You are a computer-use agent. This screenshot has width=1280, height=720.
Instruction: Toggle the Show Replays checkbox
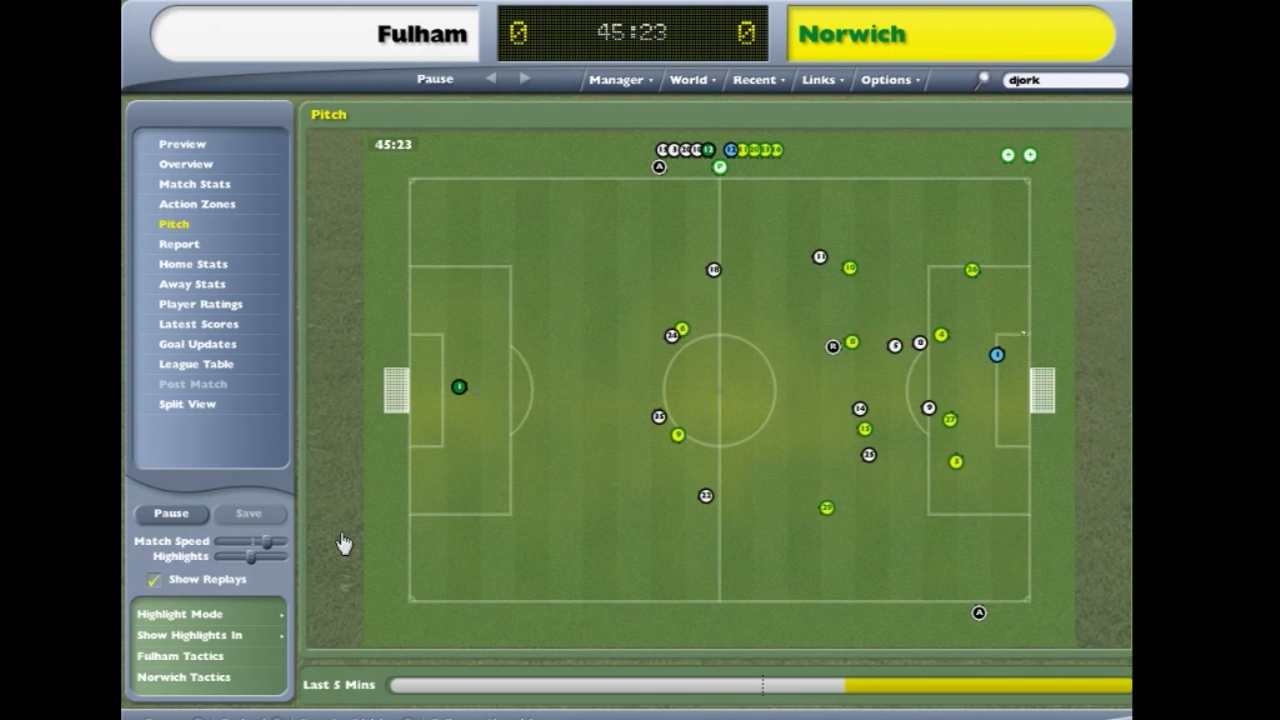tap(154, 579)
